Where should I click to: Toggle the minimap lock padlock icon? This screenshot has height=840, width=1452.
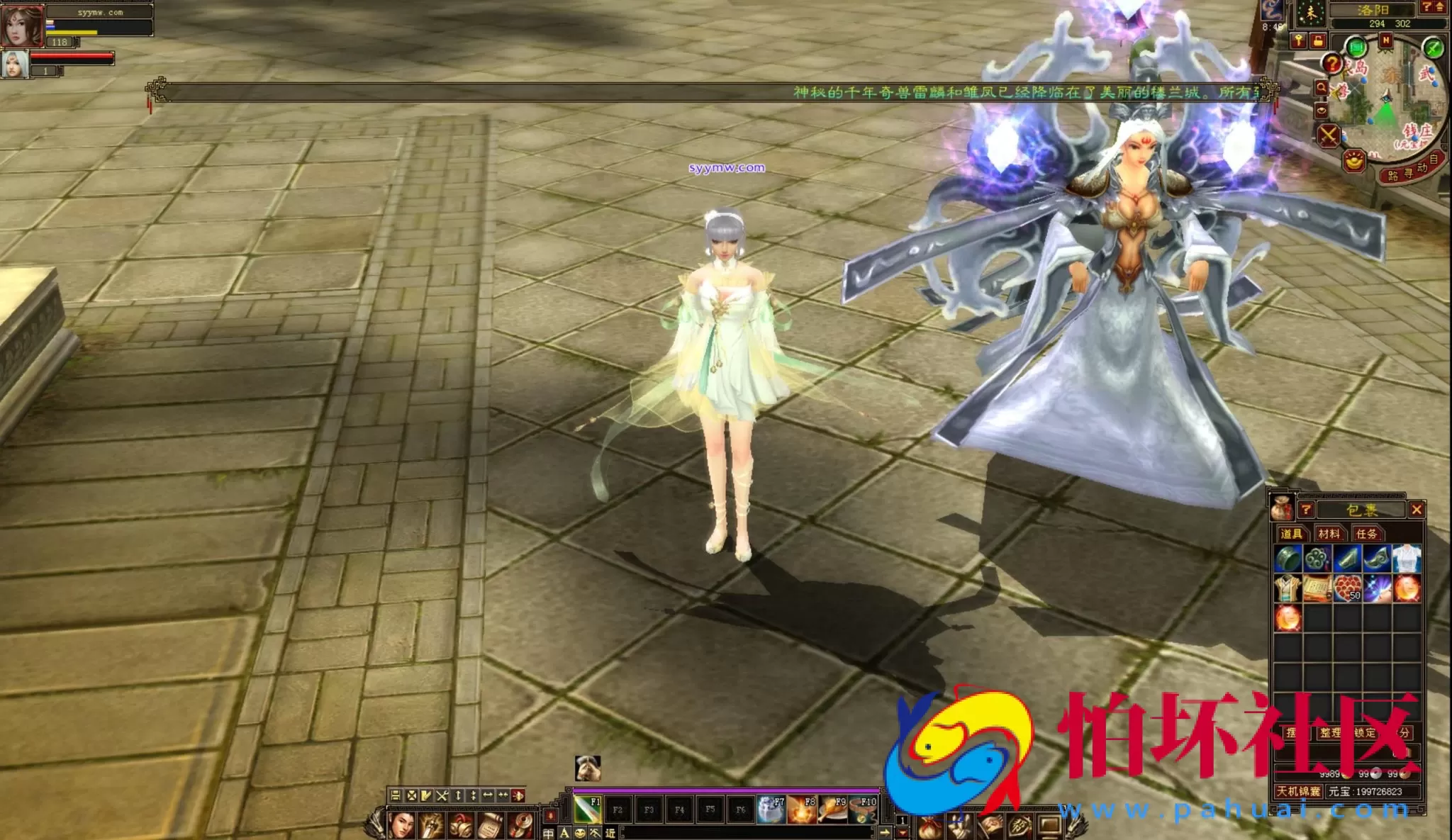click(1319, 42)
